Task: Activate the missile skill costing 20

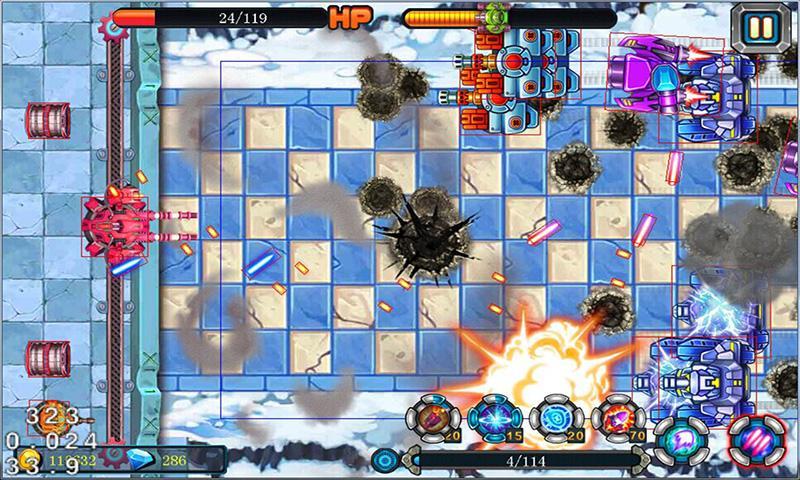Action: 433,419
